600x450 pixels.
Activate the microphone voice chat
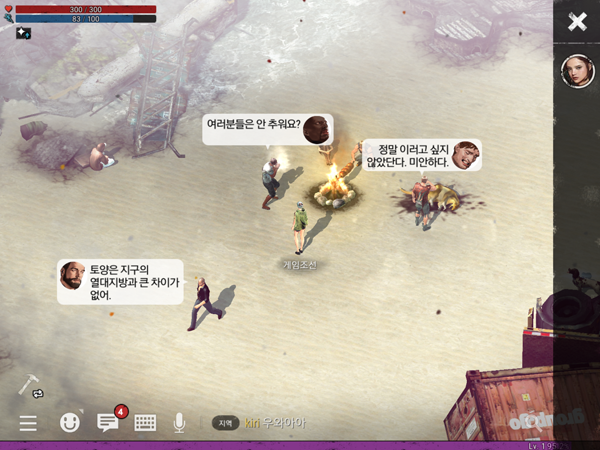180,423
